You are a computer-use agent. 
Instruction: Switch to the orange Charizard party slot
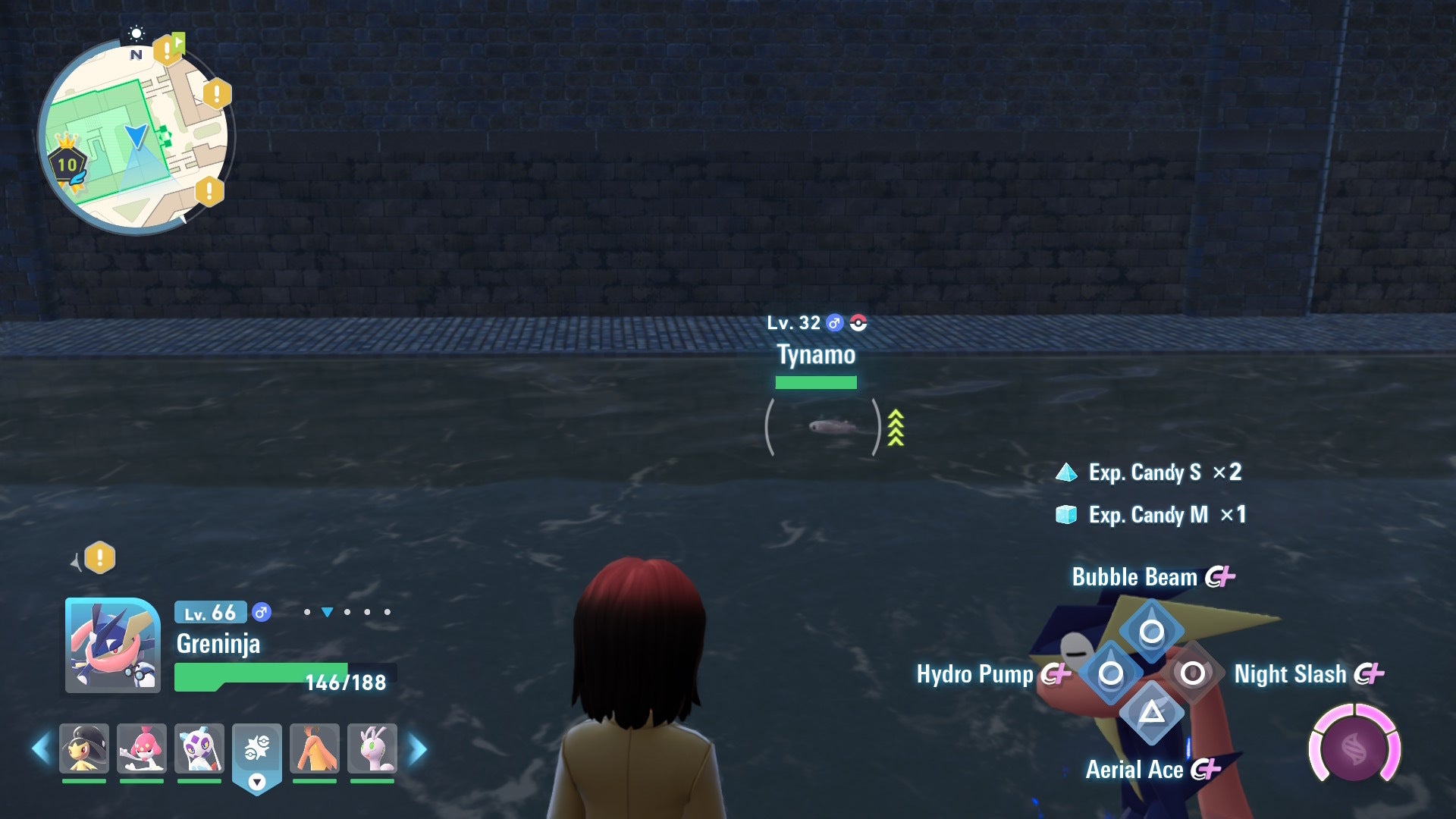pos(315,748)
